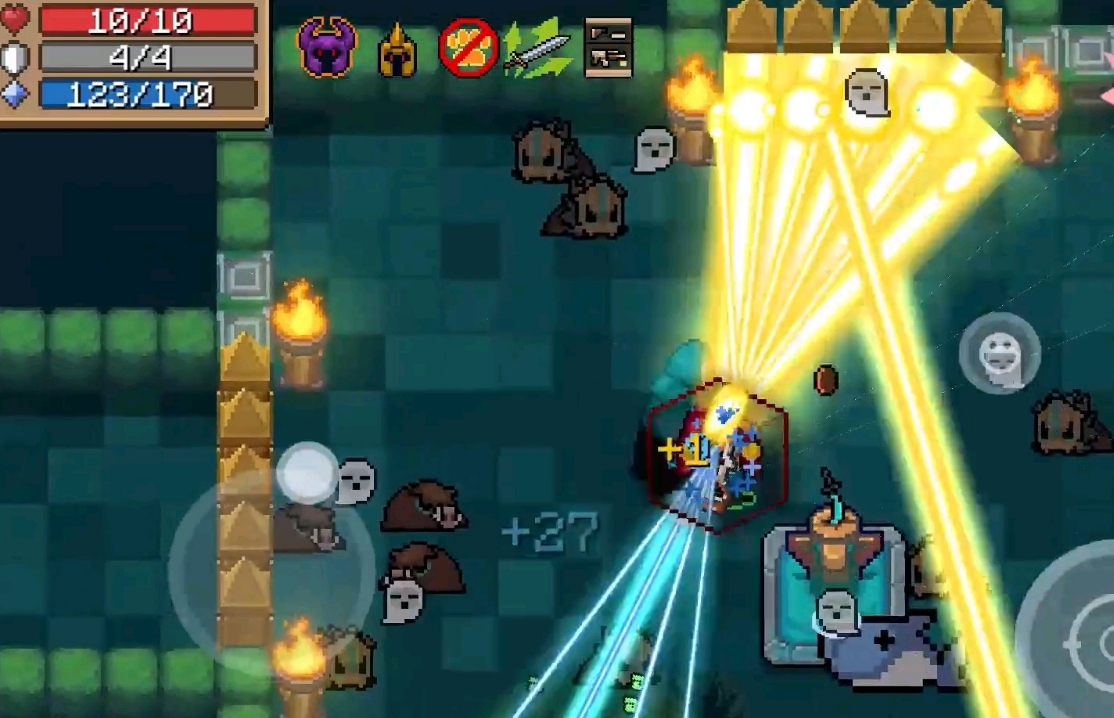Tap the virtual movement joystick knob
Viewport: 1114px width, 718px height.
tap(307, 473)
